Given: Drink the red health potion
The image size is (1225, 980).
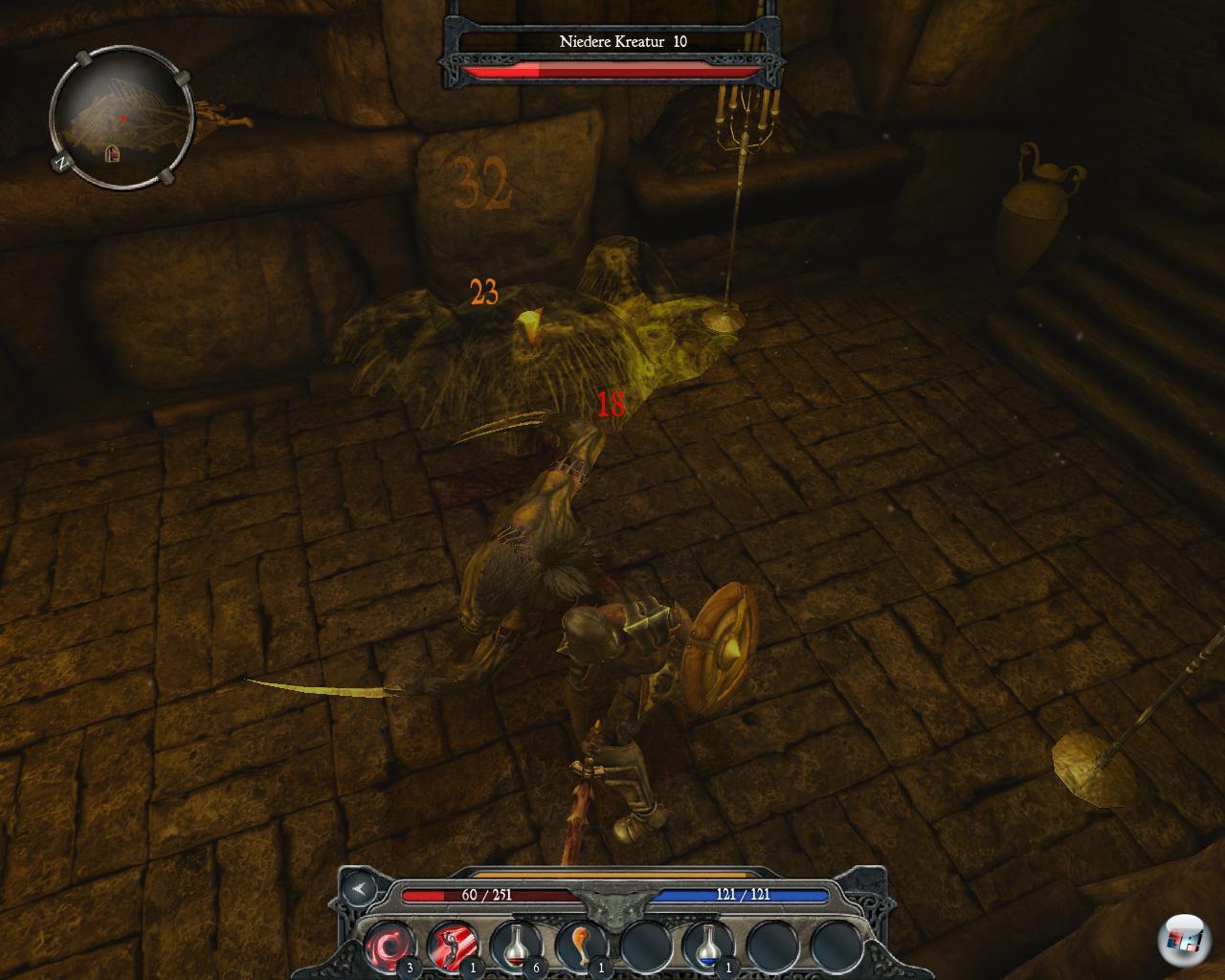Looking at the screenshot, I should 516,946.
